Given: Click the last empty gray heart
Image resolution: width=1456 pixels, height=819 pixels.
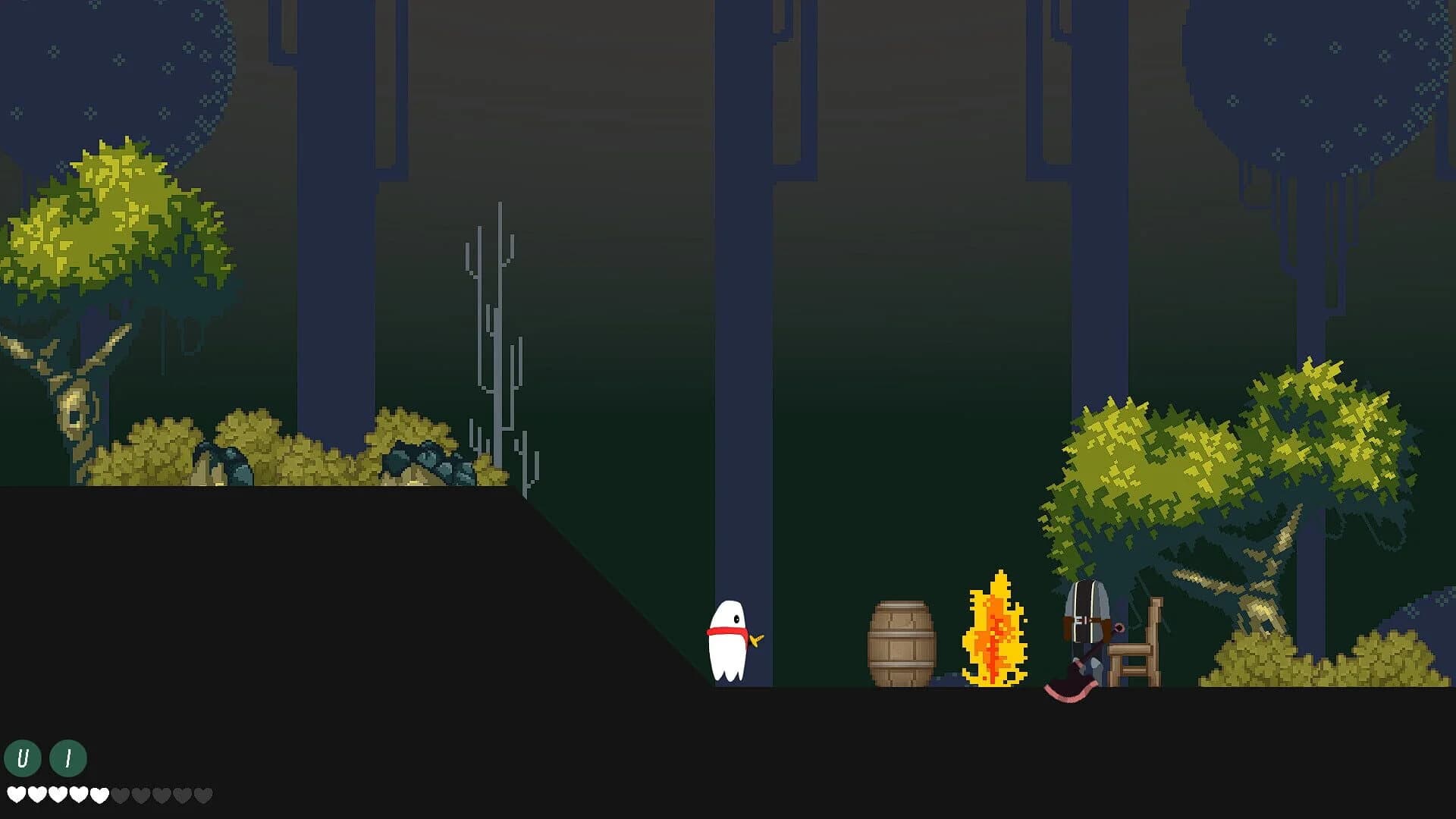Looking at the screenshot, I should (x=203, y=795).
